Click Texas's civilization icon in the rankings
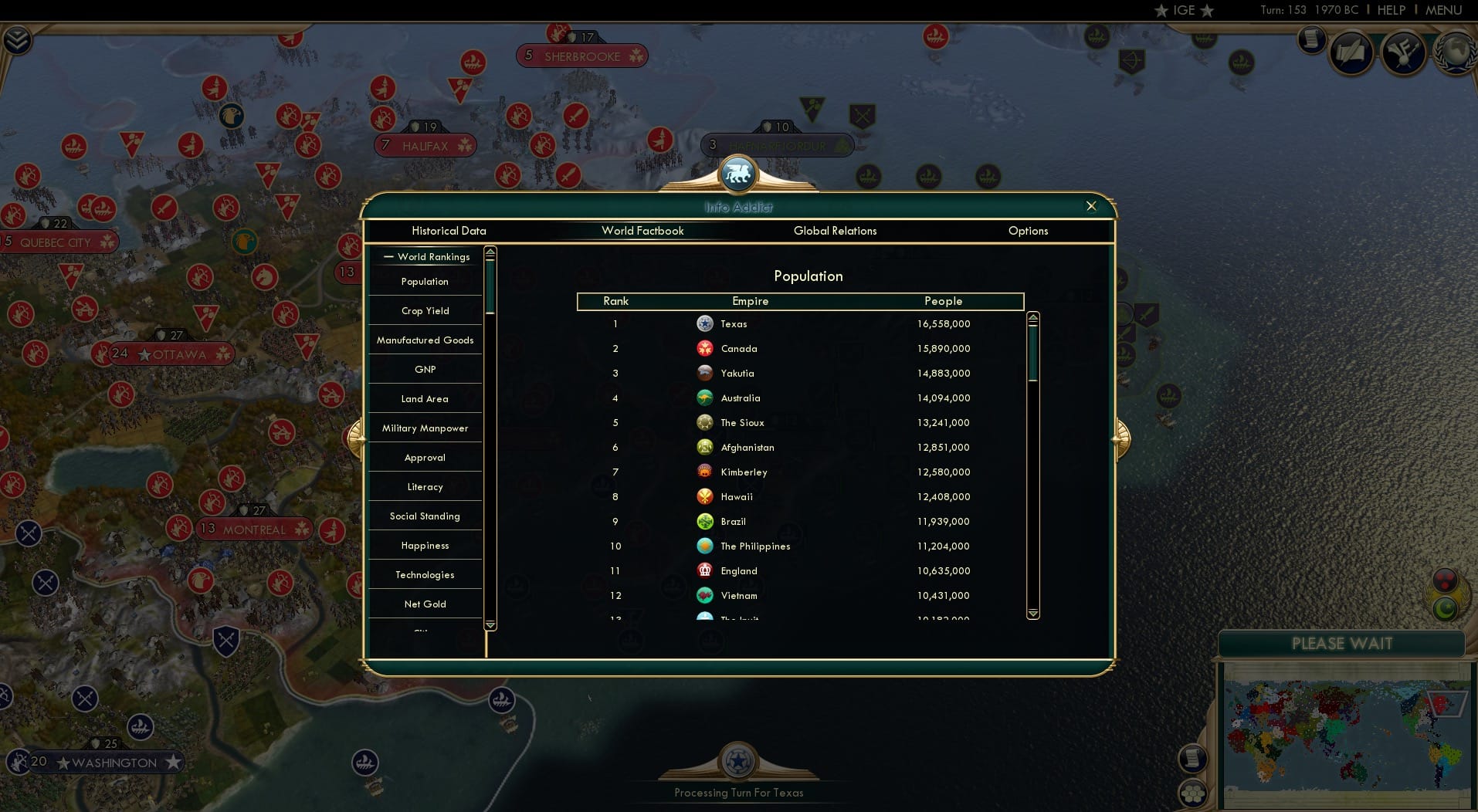 tap(705, 323)
